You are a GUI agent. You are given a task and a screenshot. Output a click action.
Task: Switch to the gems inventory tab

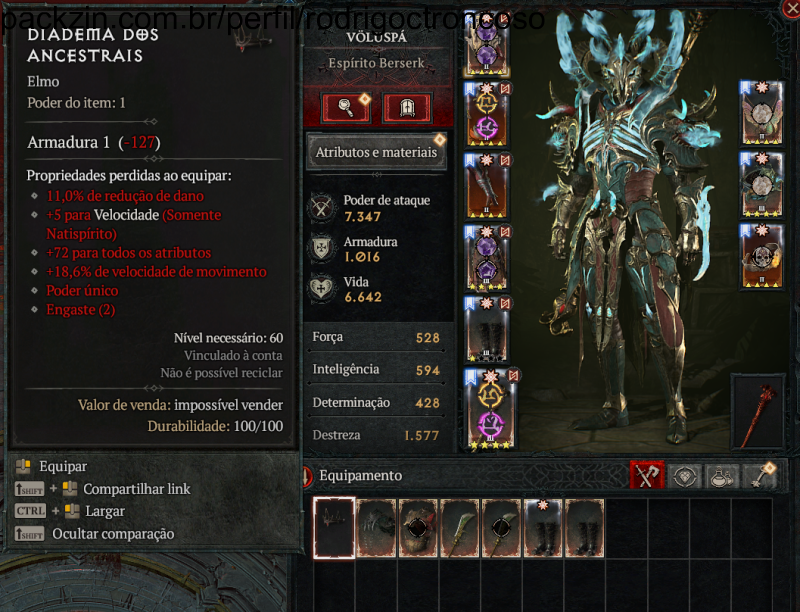(x=684, y=476)
